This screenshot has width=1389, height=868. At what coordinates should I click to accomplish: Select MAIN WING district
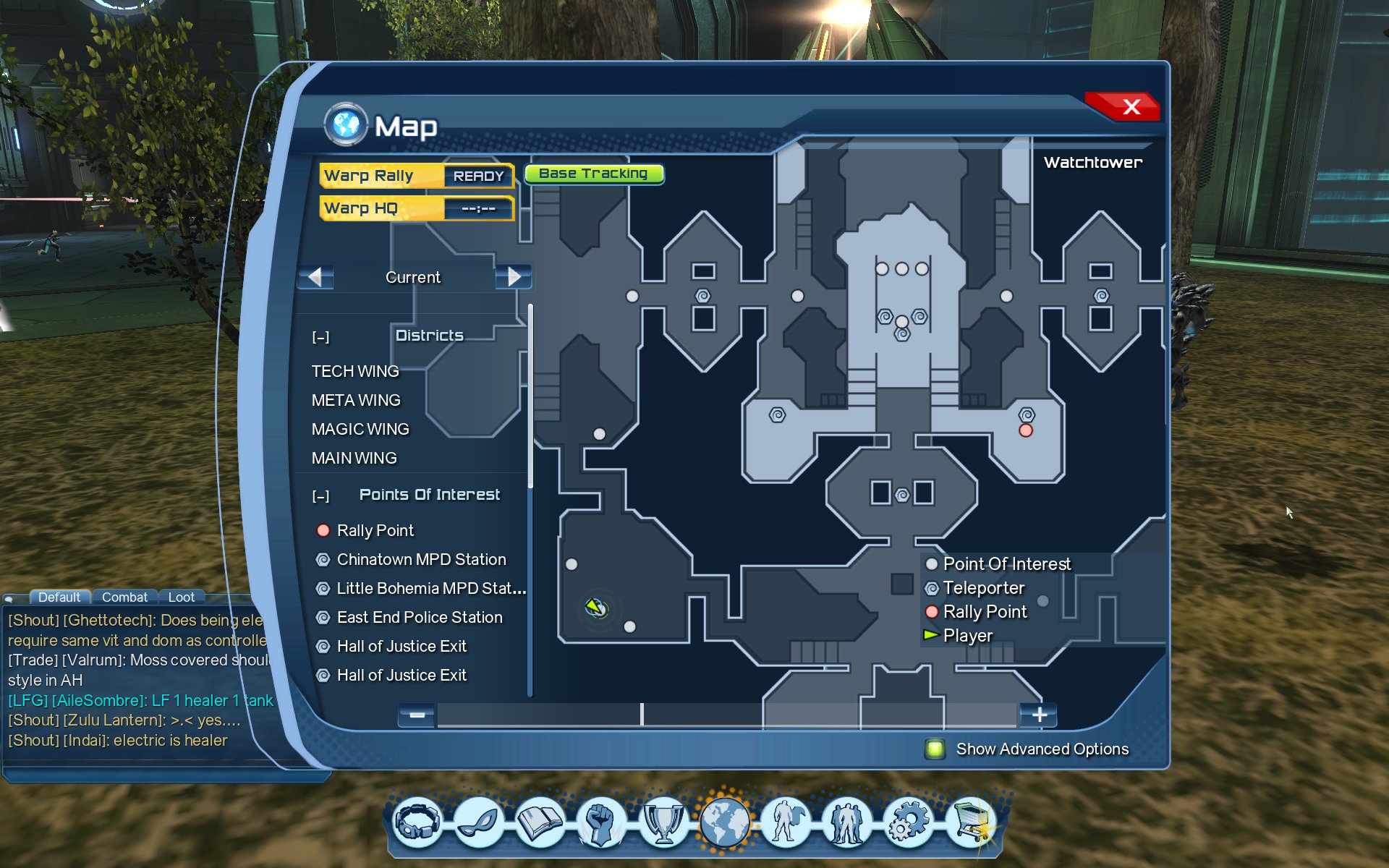pyautogui.click(x=354, y=458)
